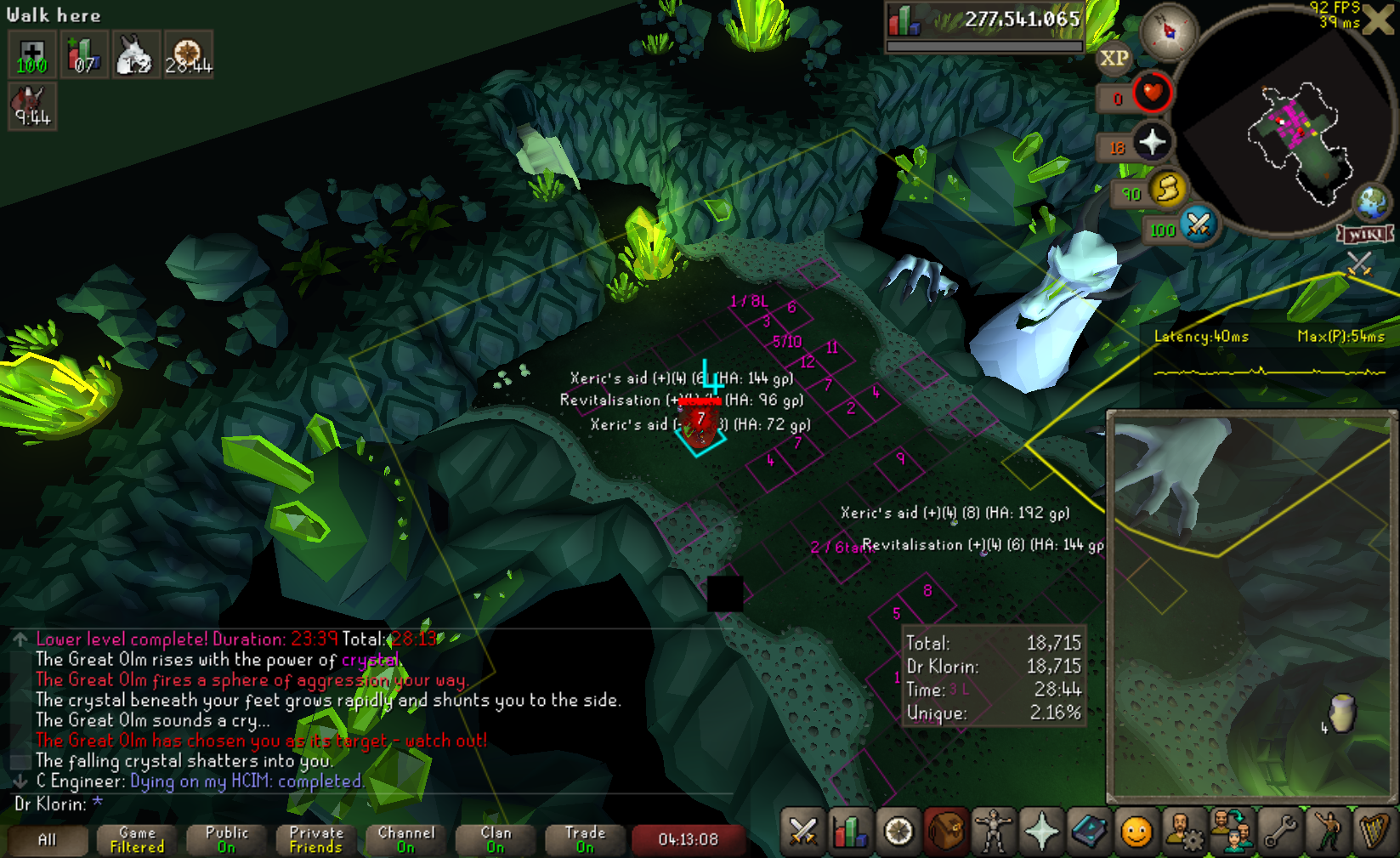Open the Settings wrench tab
Image resolution: width=1400 pixels, height=858 pixels.
pos(1280,831)
